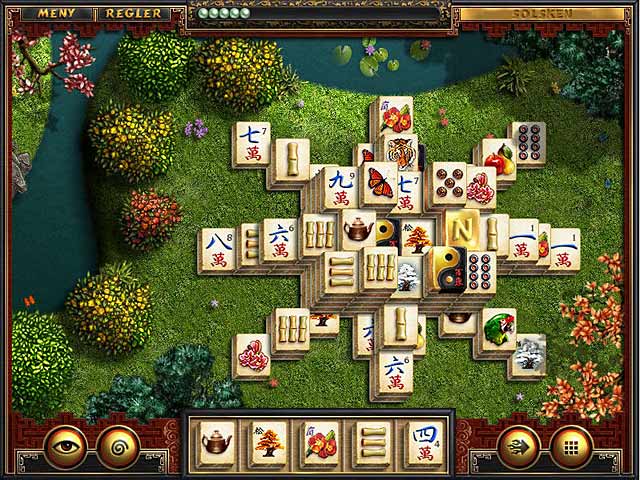Select the teapot tile in the tray
Image resolution: width=640 pixels, height=480 pixels.
pos(217,441)
